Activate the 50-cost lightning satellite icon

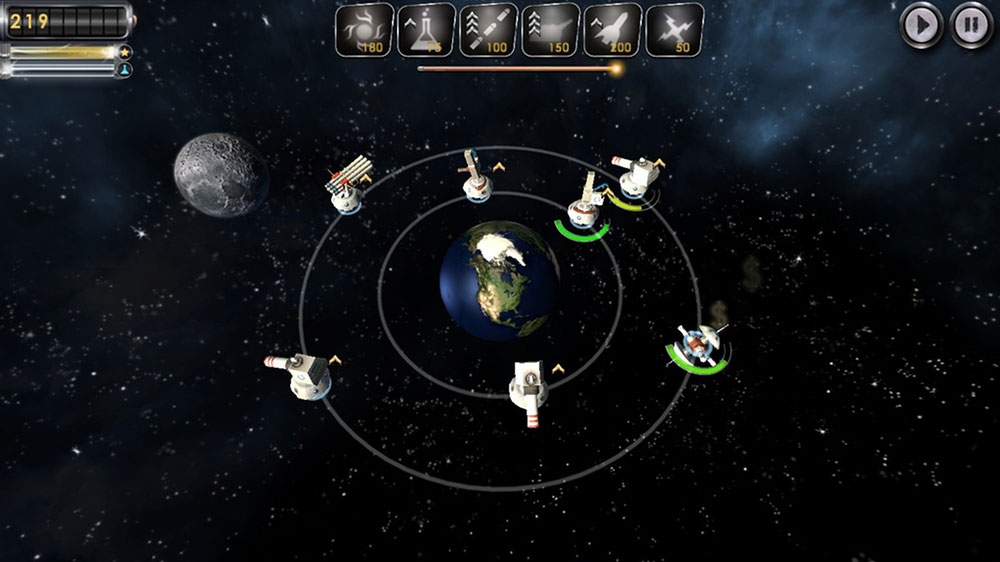pyautogui.click(x=674, y=30)
